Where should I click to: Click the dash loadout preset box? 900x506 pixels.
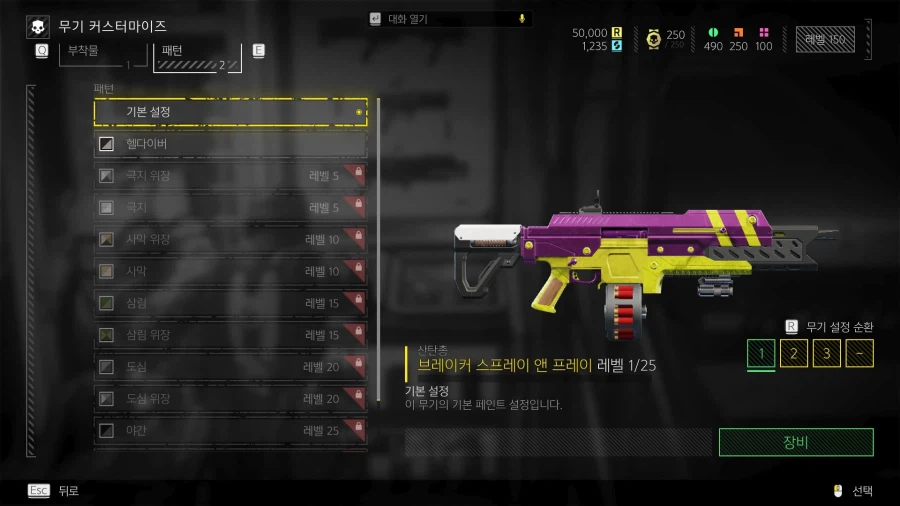859,354
